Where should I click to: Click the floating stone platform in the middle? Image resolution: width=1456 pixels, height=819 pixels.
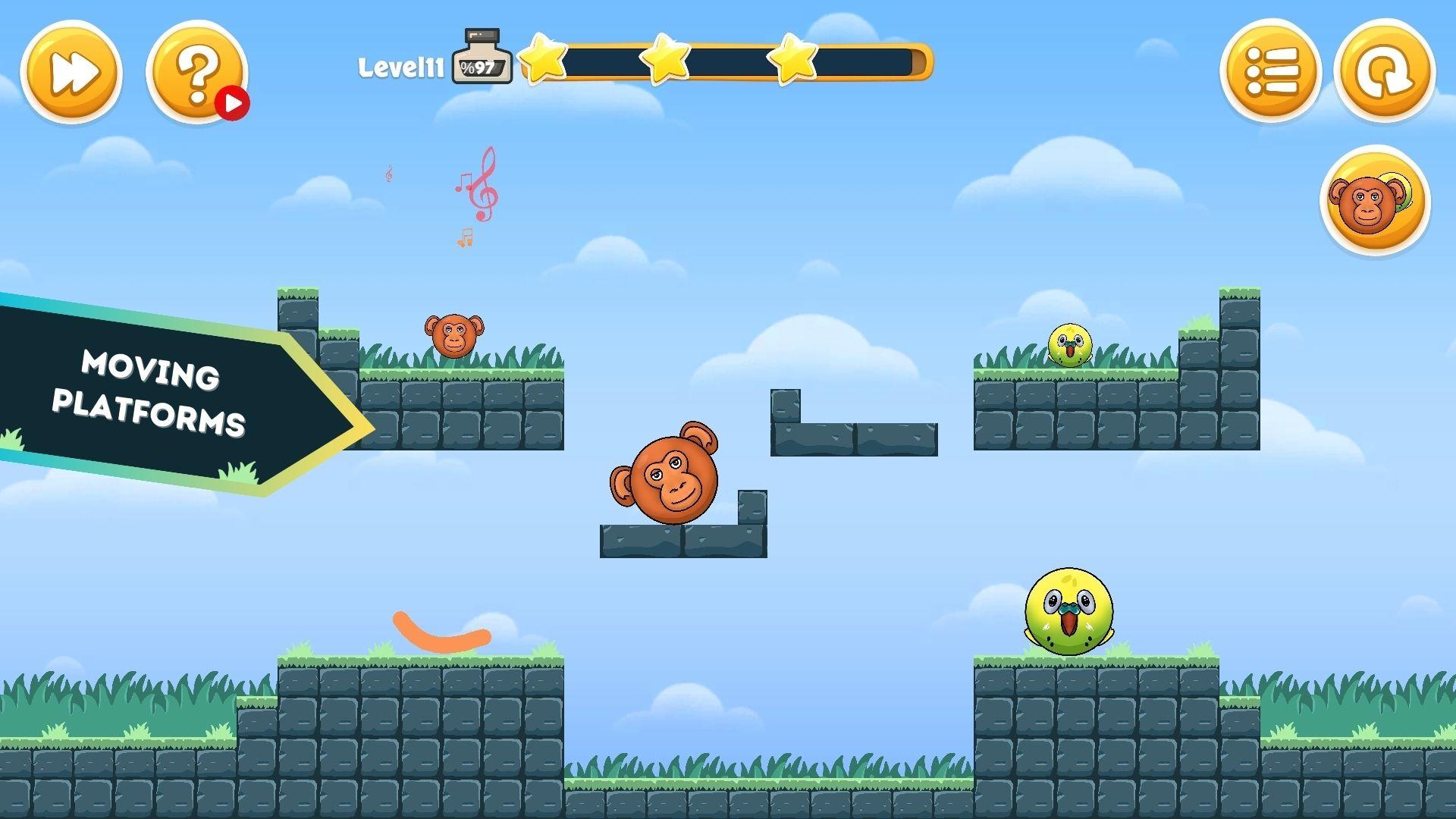tap(853, 436)
